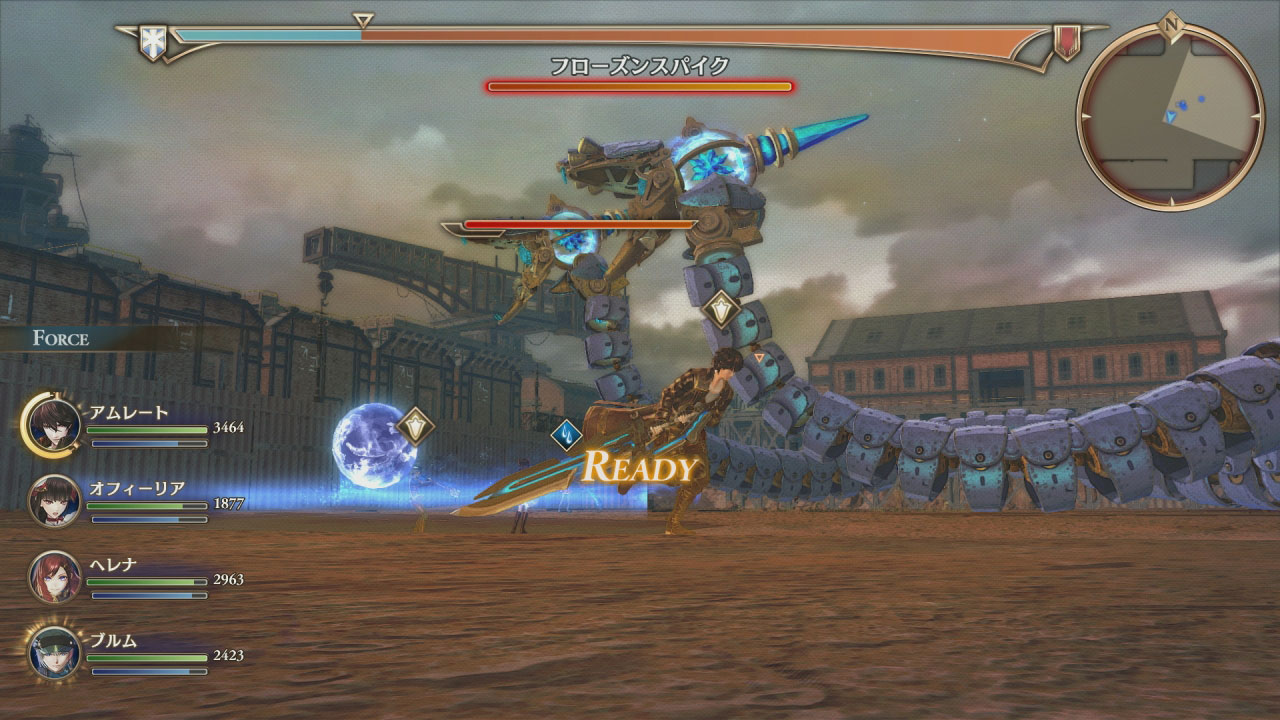The width and height of the screenshot is (1280, 720).
Task: Select the blue droplet skill marker
Action: [x=567, y=435]
